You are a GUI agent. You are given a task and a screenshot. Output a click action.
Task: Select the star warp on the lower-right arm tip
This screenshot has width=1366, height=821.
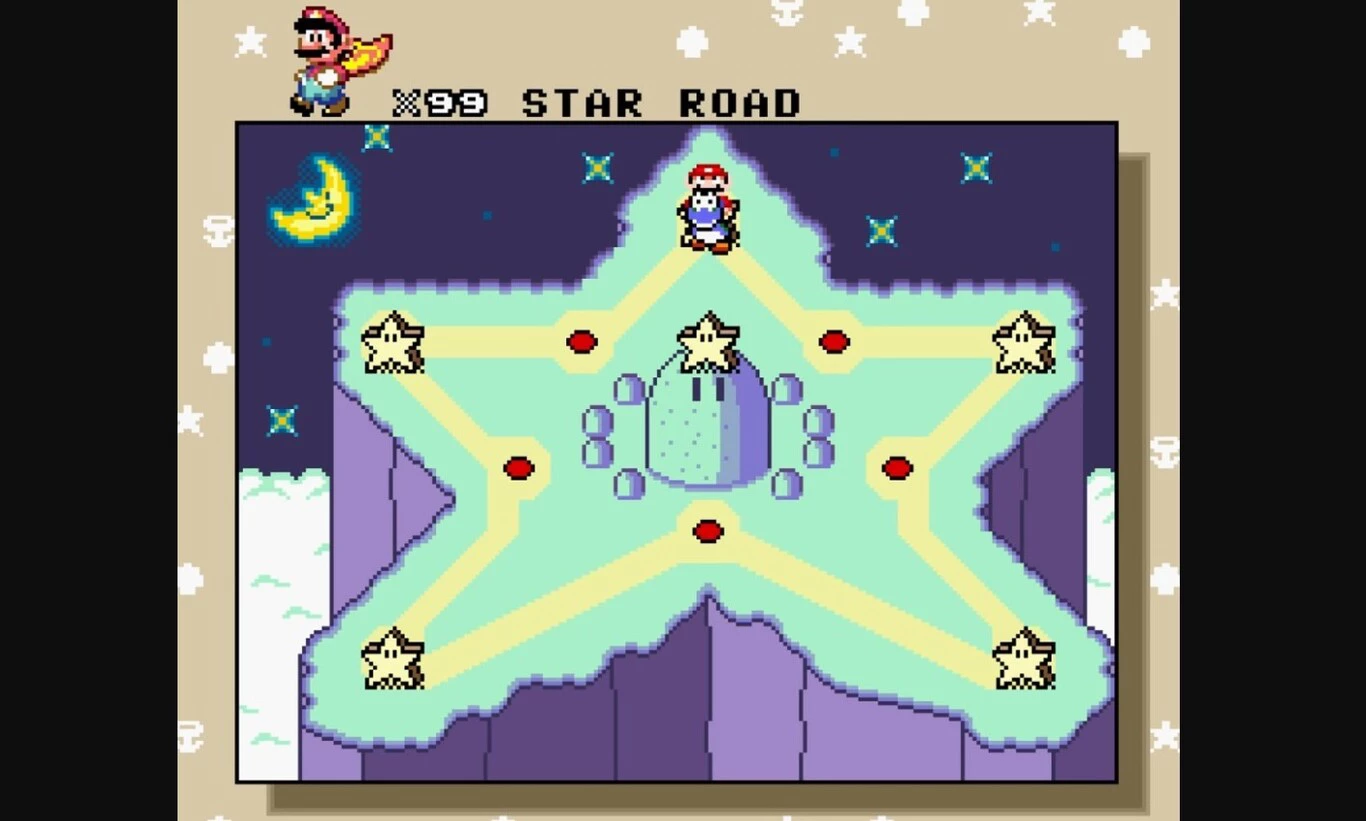(1023, 659)
